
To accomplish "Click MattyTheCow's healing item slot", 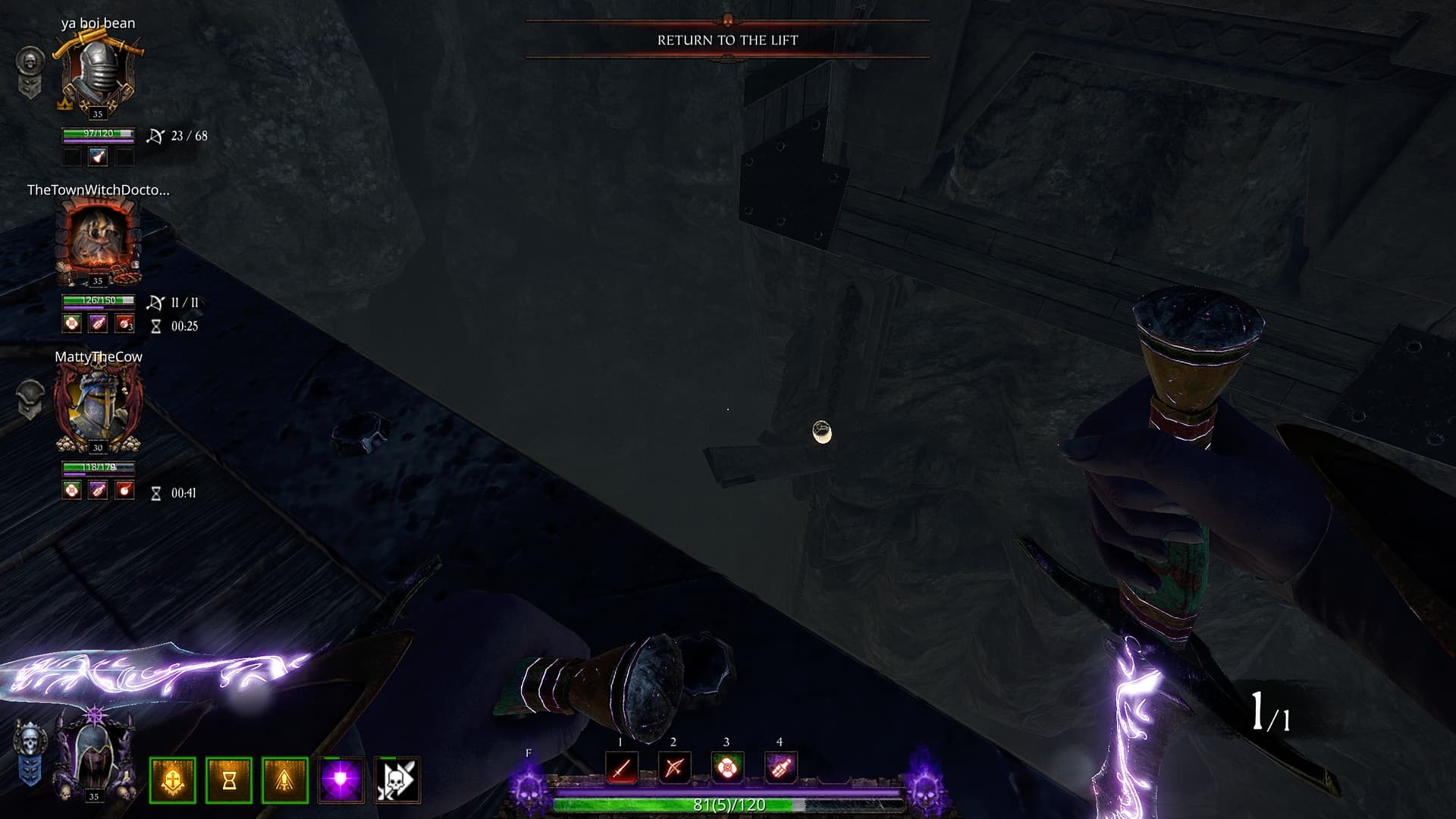I will coord(72,491).
